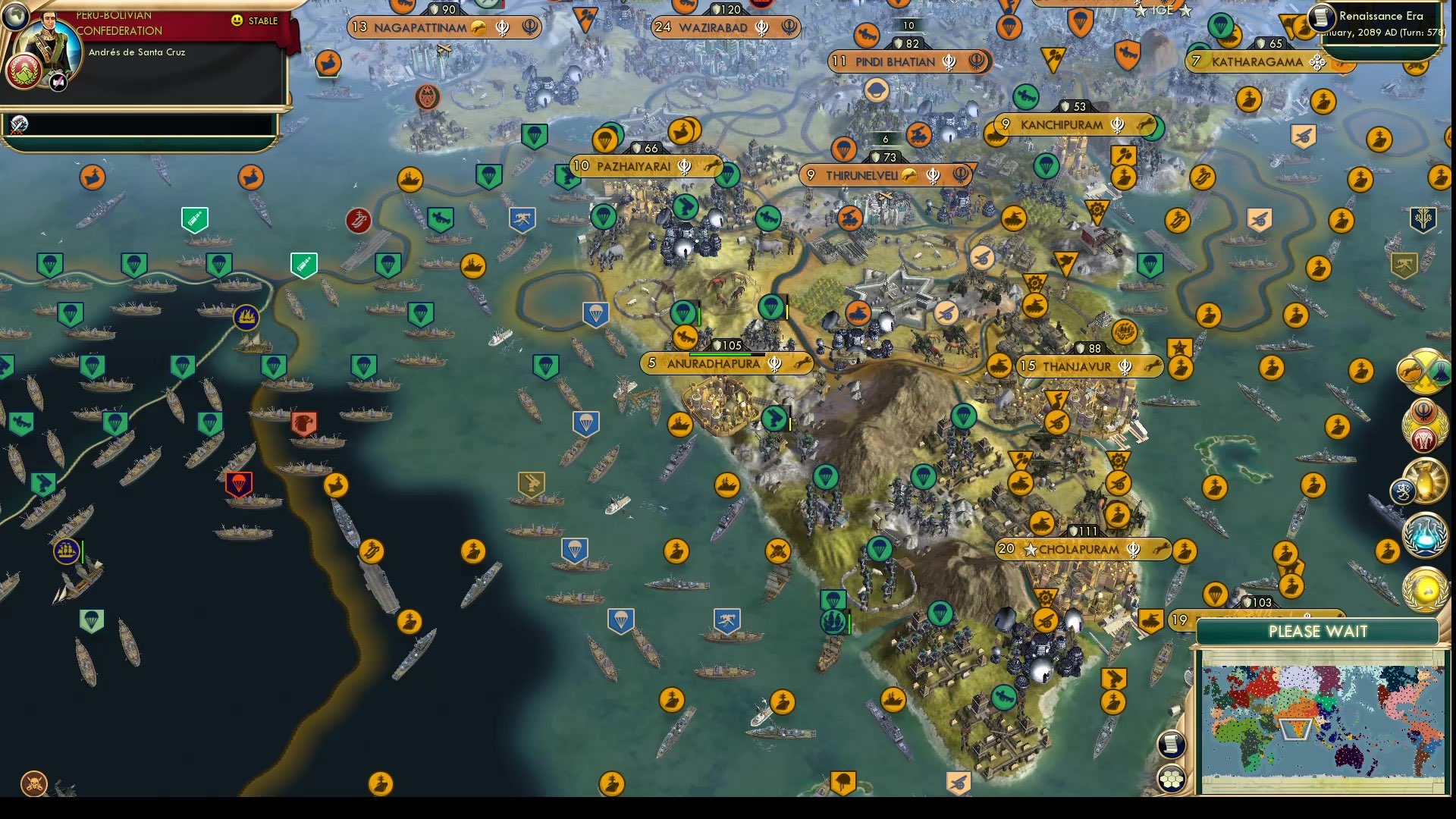Select the golden hourglass sidebar icon
Screen dimensions: 1456x819
pos(1426,481)
